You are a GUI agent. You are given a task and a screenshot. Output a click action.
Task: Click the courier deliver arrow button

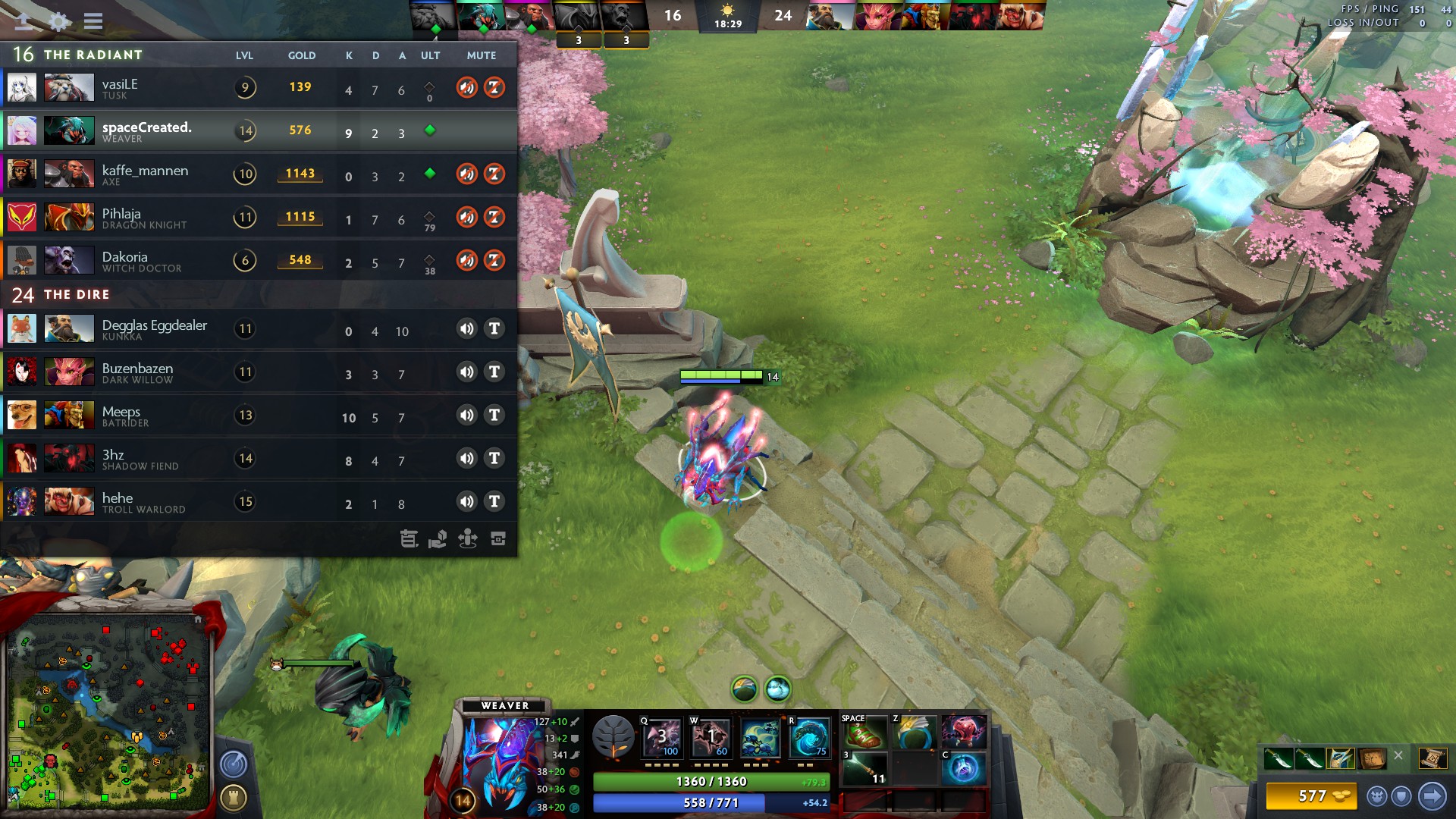(1432, 795)
